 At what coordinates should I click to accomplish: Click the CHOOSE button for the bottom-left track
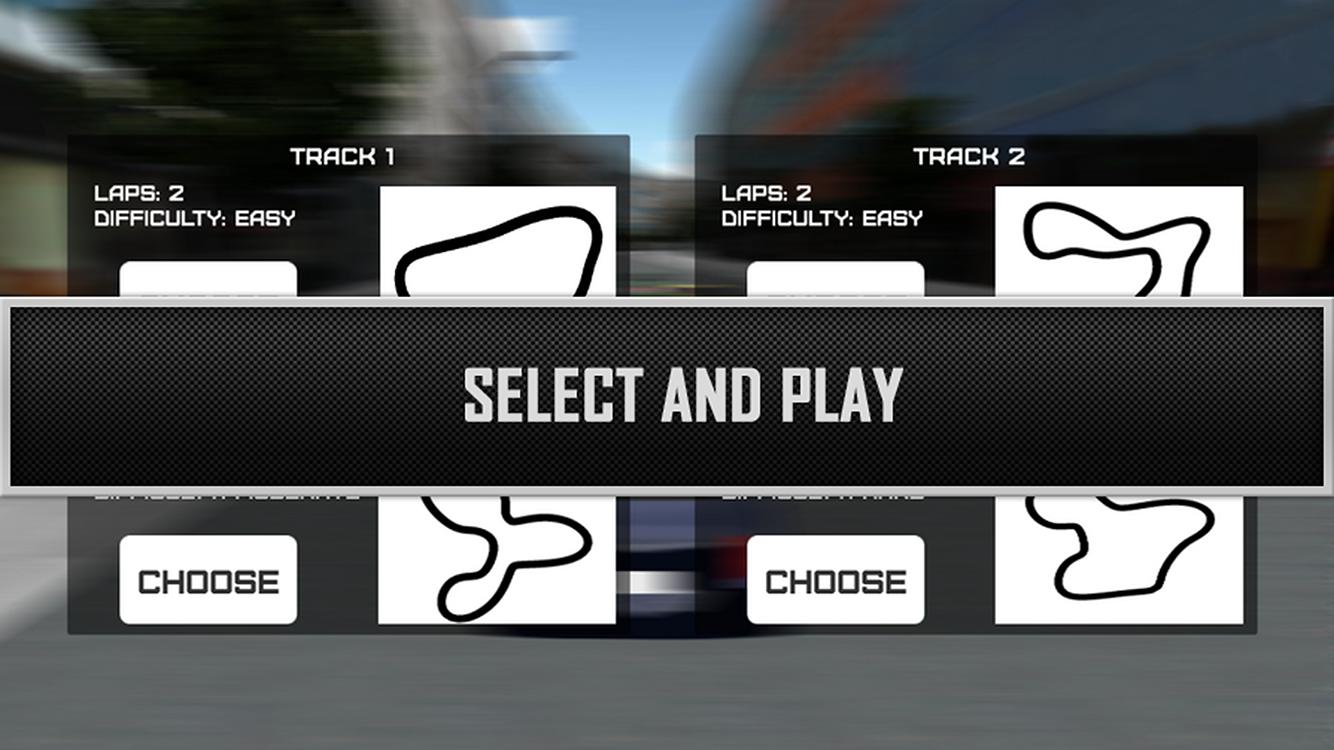pos(207,577)
